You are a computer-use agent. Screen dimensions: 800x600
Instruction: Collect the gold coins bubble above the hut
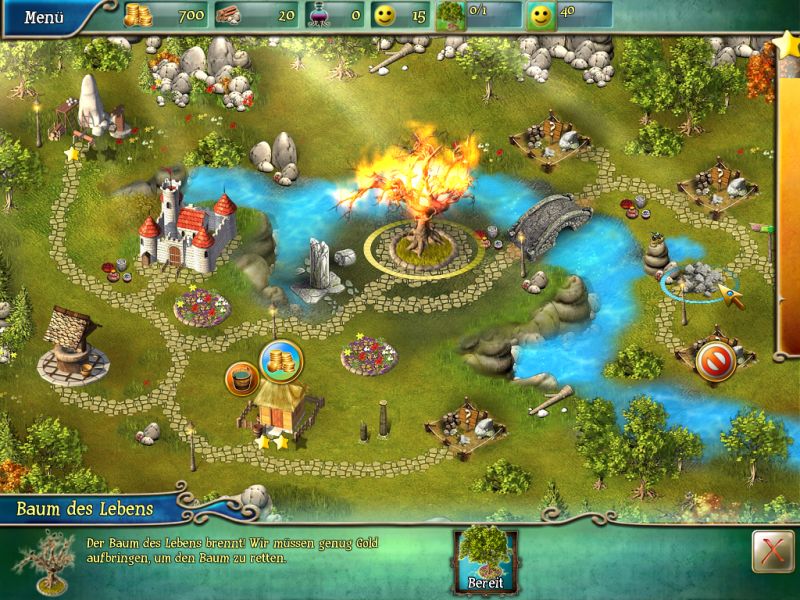281,361
